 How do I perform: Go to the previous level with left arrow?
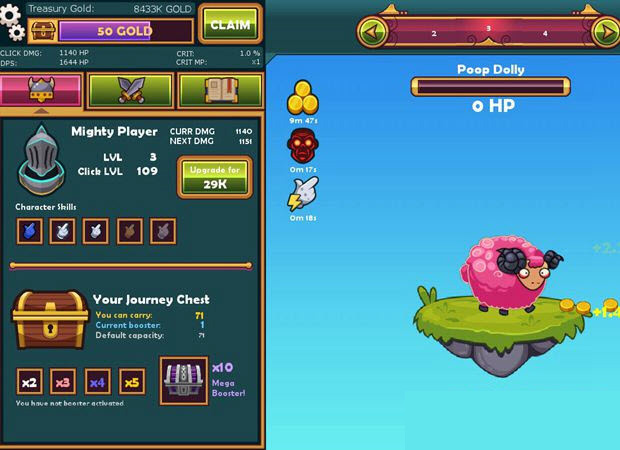click(x=374, y=31)
